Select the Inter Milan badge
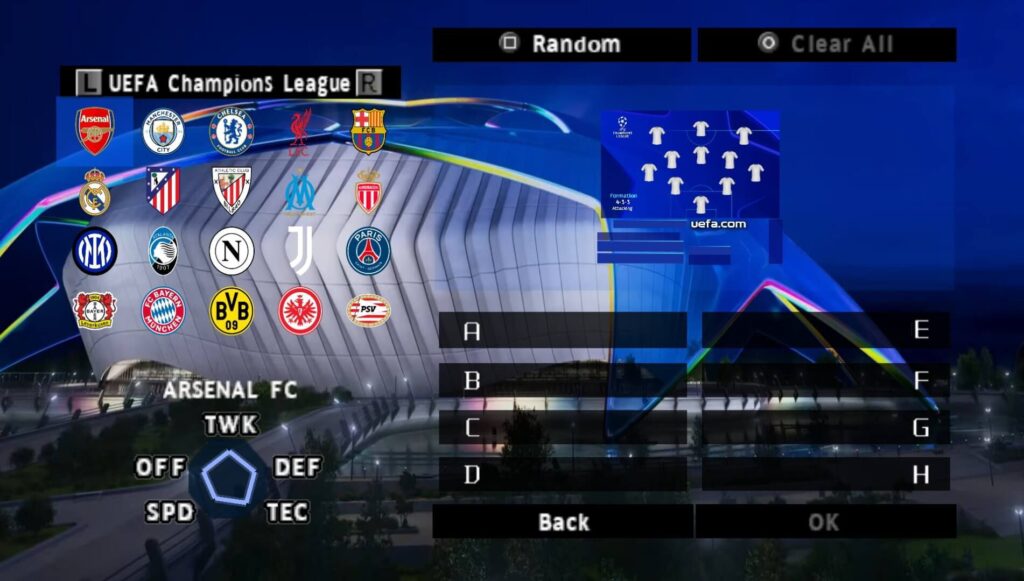This screenshot has width=1024, height=581. [95, 251]
